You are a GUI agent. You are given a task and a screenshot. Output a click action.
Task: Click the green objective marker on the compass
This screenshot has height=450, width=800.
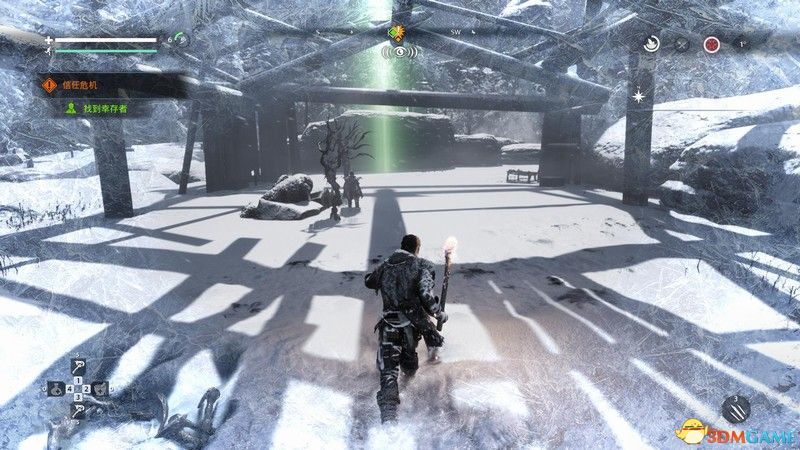tap(397, 33)
